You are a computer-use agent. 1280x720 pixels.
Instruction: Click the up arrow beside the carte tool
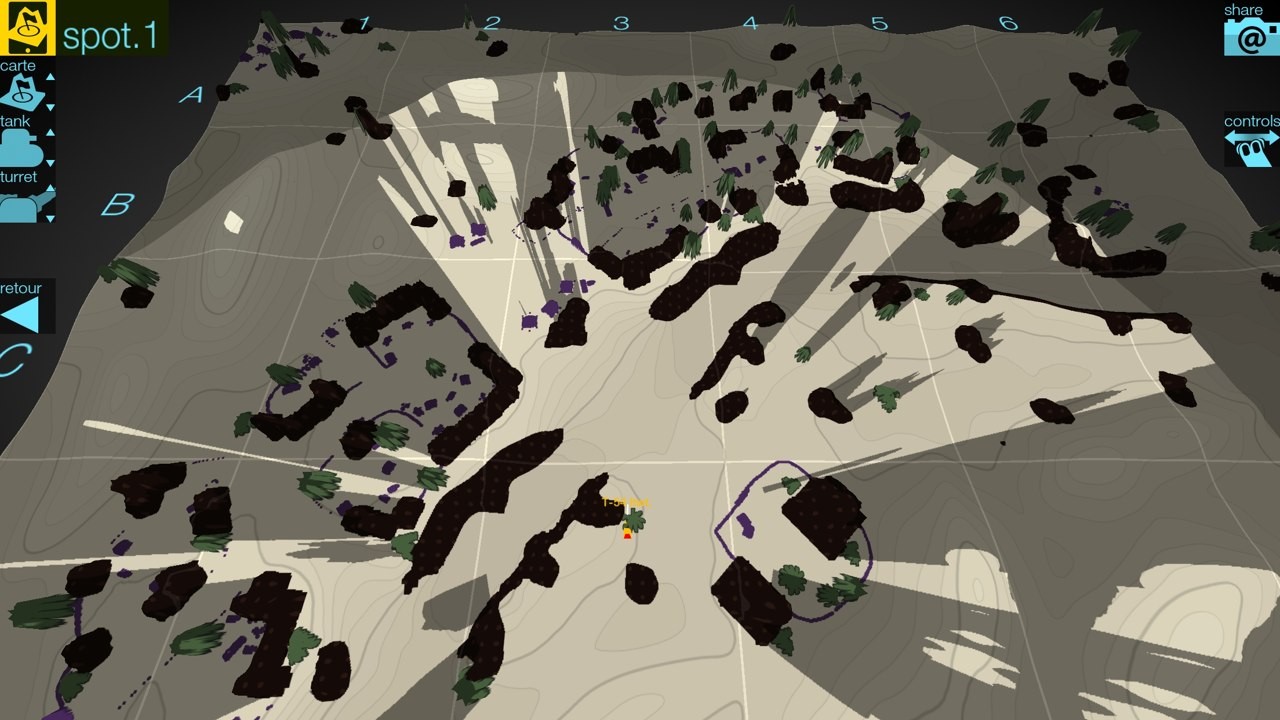[x=50, y=76]
